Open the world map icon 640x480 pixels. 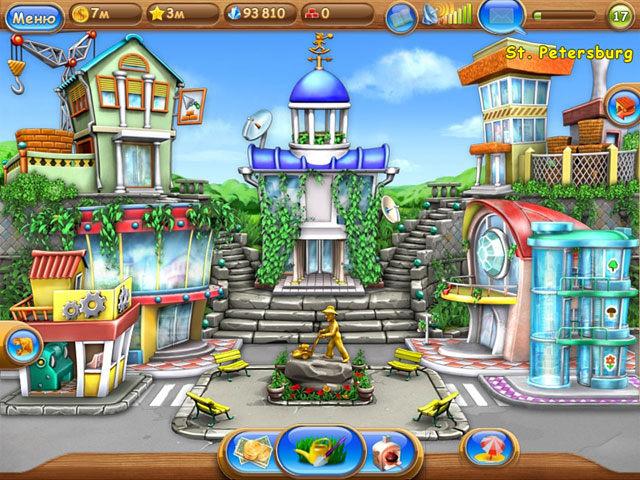401,15
